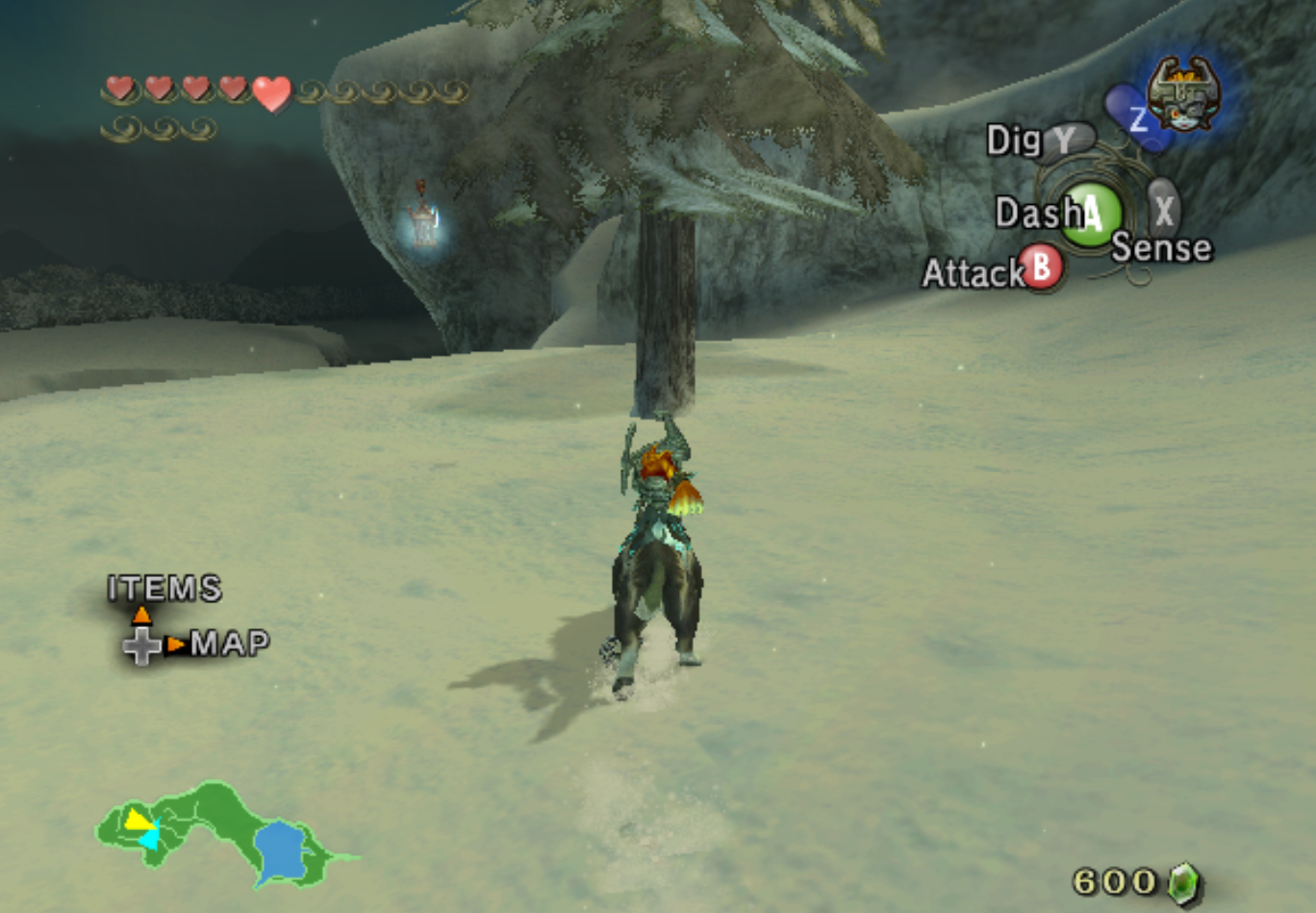Screen dimensions: 1316x913
Task: Click the green A Dash button icon
Action: click(1093, 212)
